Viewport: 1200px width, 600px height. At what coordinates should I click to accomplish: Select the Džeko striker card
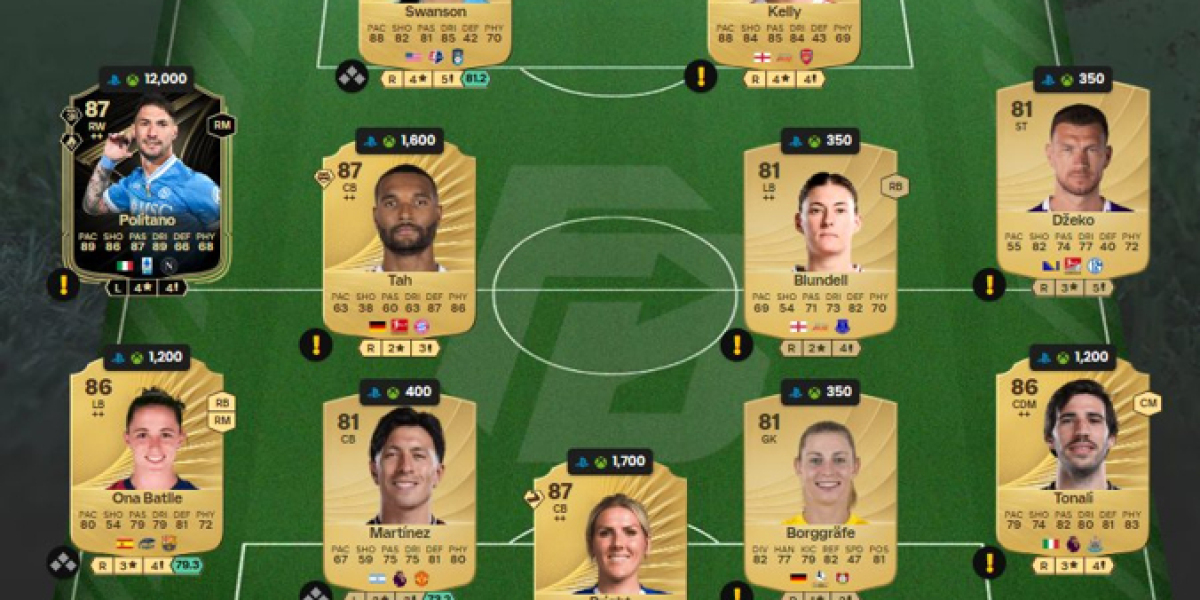1073,180
